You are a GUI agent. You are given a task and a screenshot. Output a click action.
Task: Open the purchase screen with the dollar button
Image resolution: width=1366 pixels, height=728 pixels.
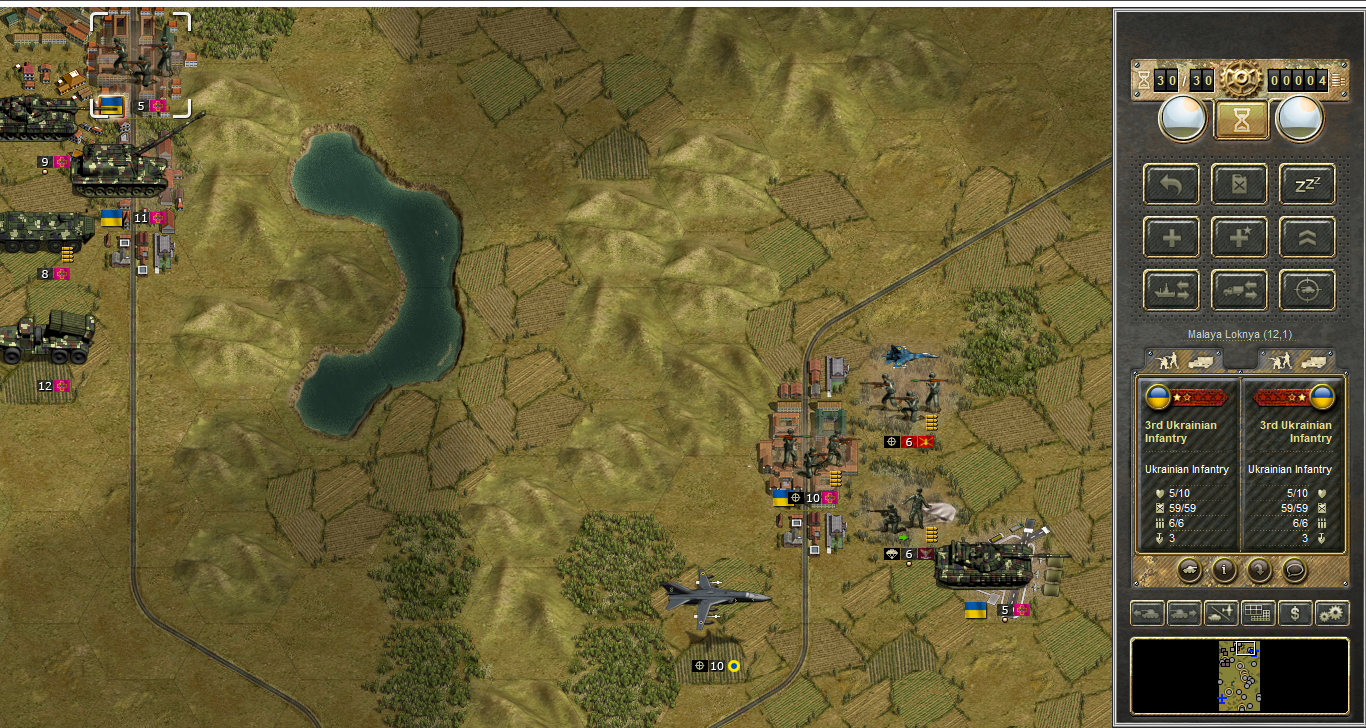click(x=1295, y=613)
